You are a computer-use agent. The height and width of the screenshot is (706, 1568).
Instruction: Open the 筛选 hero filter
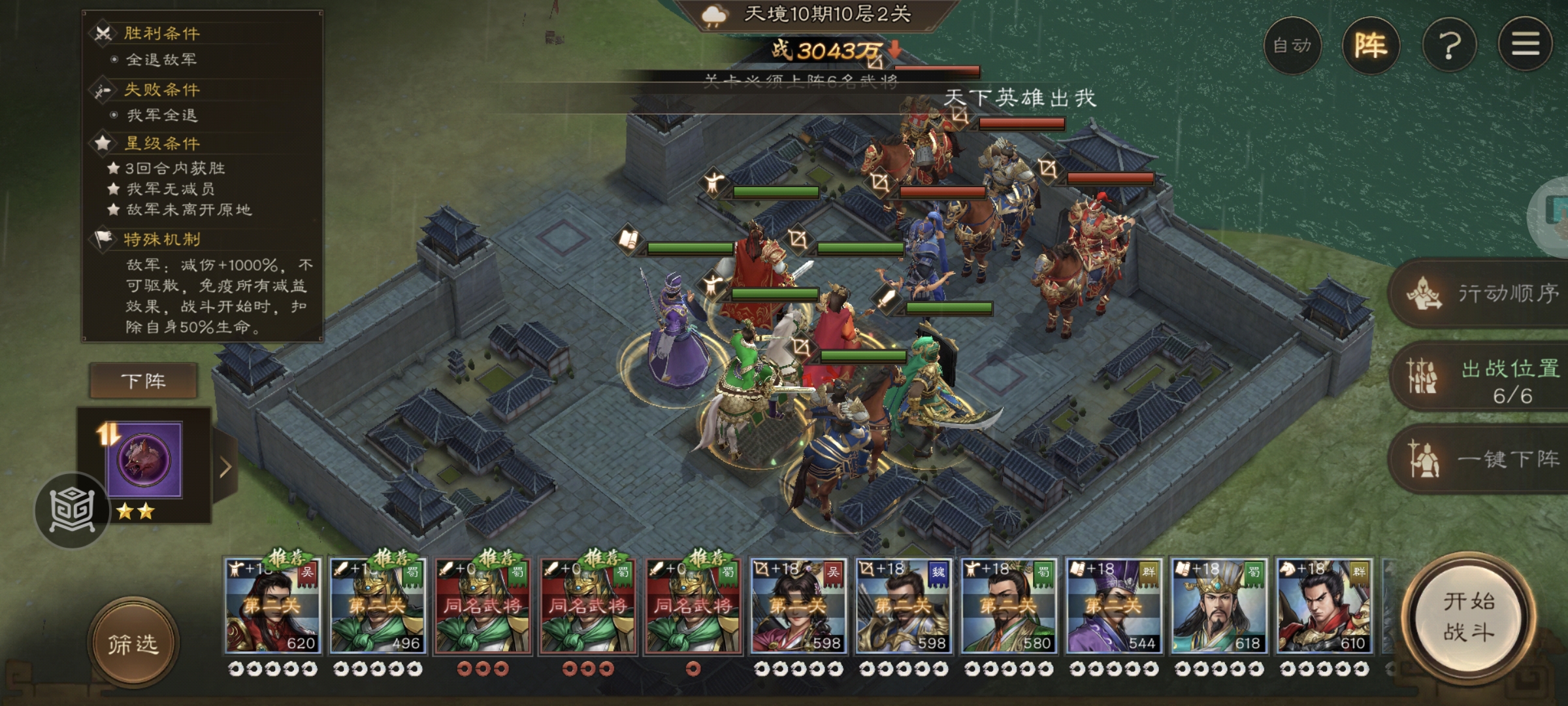[x=133, y=644]
